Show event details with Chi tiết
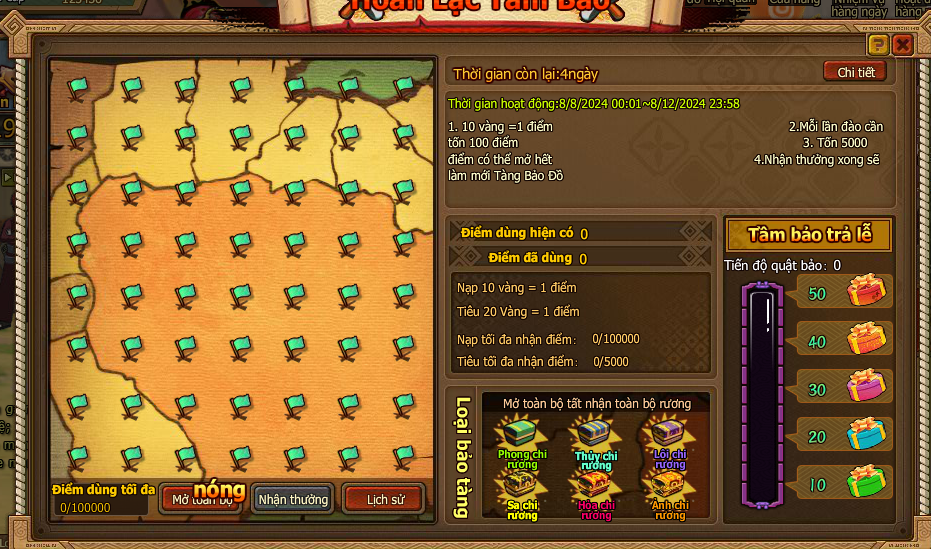This screenshot has height=549, width=931. coord(855,72)
